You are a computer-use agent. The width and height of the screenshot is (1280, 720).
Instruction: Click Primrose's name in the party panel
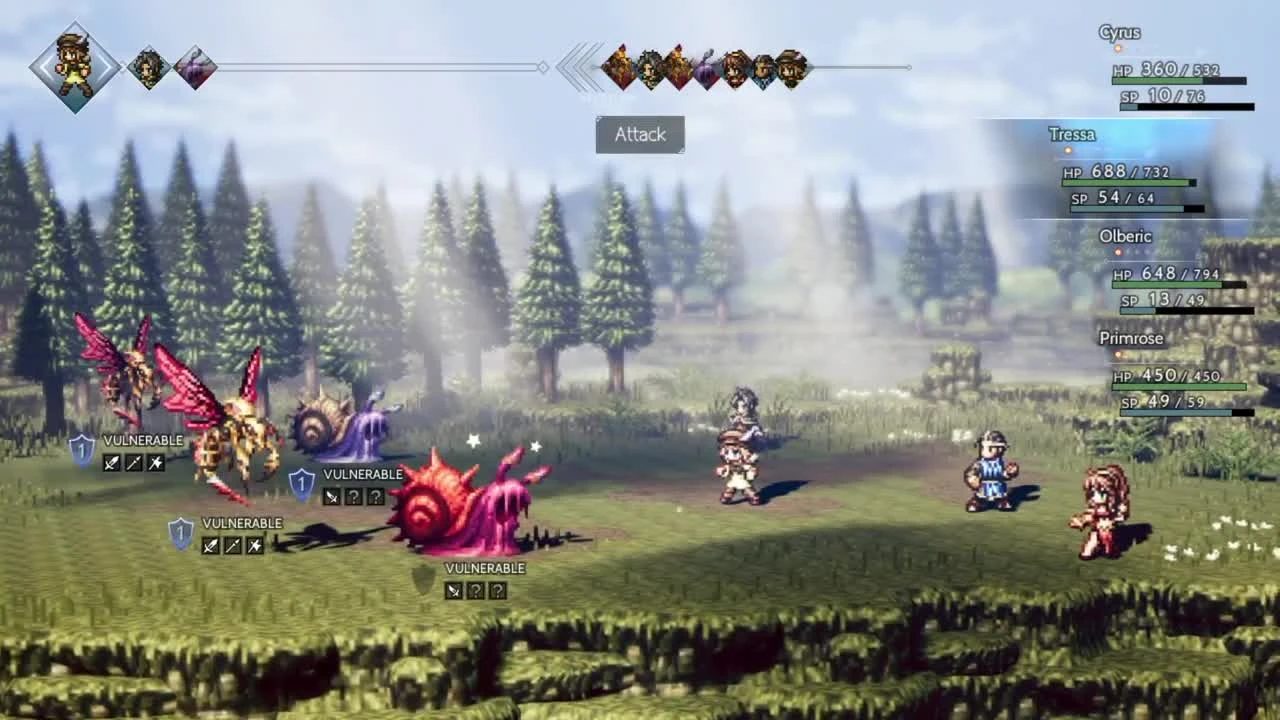coord(1131,338)
